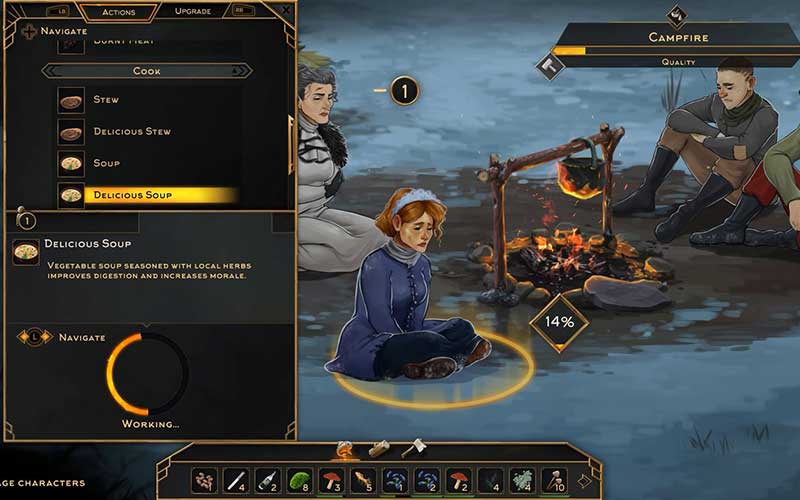Open the campfire pot inventory category
This screenshot has width=800, height=500.
pos(344,450)
